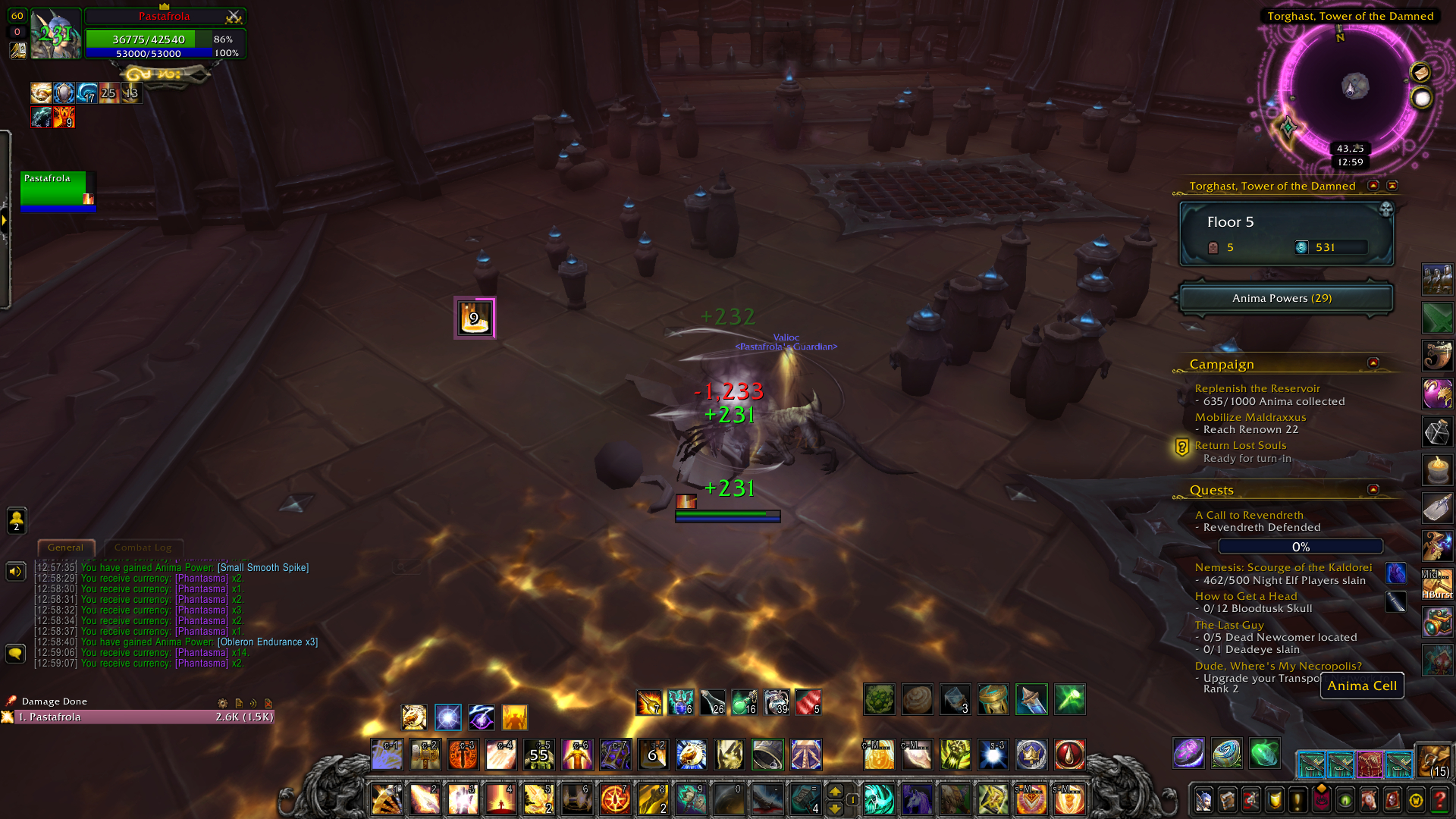Select the Replenish the Reservoir quest
The width and height of the screenshot is (1456, 819).
point(1257,388)
